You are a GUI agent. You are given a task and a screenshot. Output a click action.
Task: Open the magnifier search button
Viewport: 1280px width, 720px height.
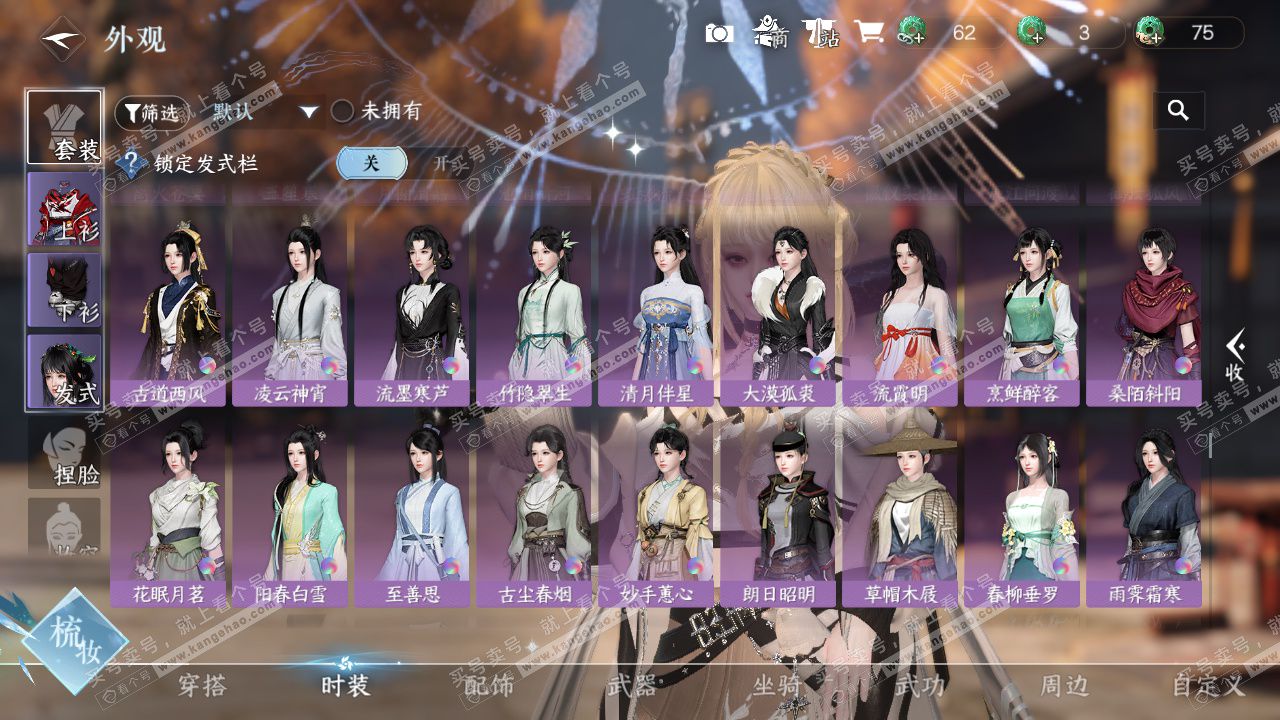1178,111
